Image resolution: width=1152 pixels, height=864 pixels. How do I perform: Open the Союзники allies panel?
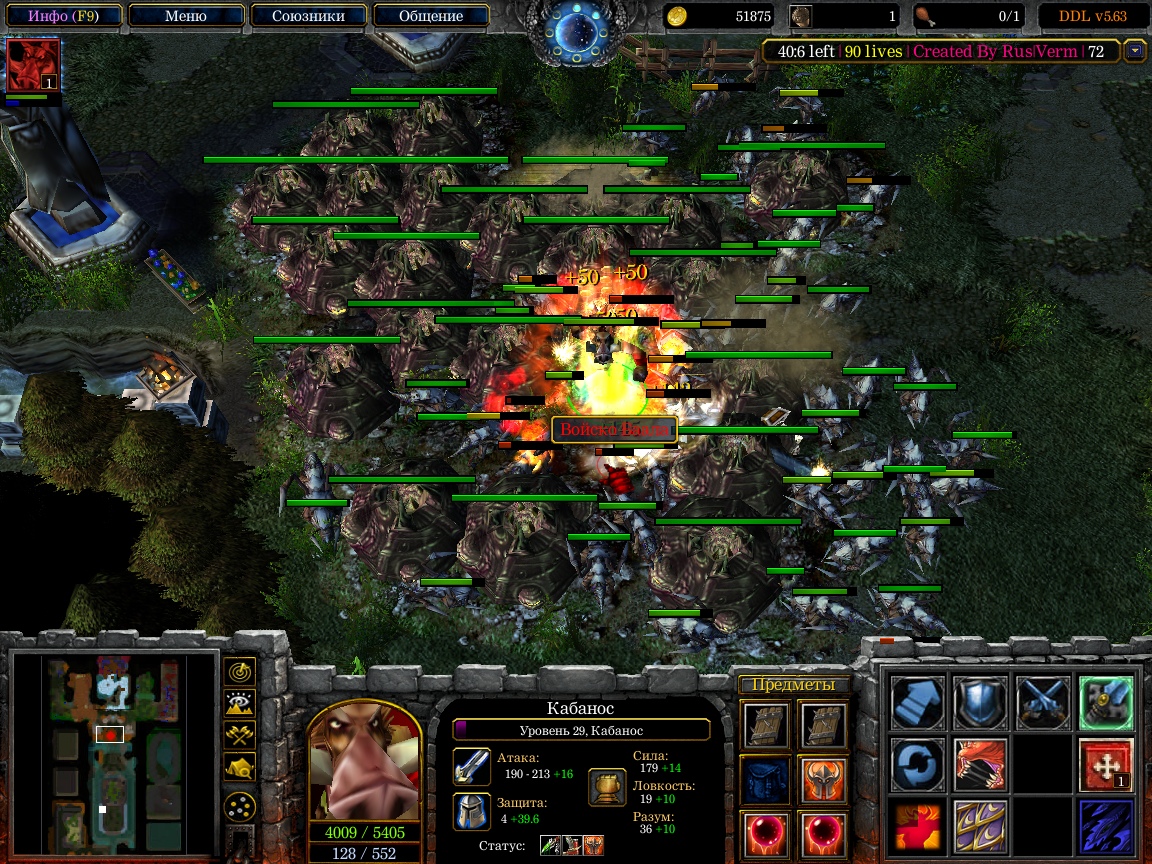pyautogui.click(x=309, y=16)
